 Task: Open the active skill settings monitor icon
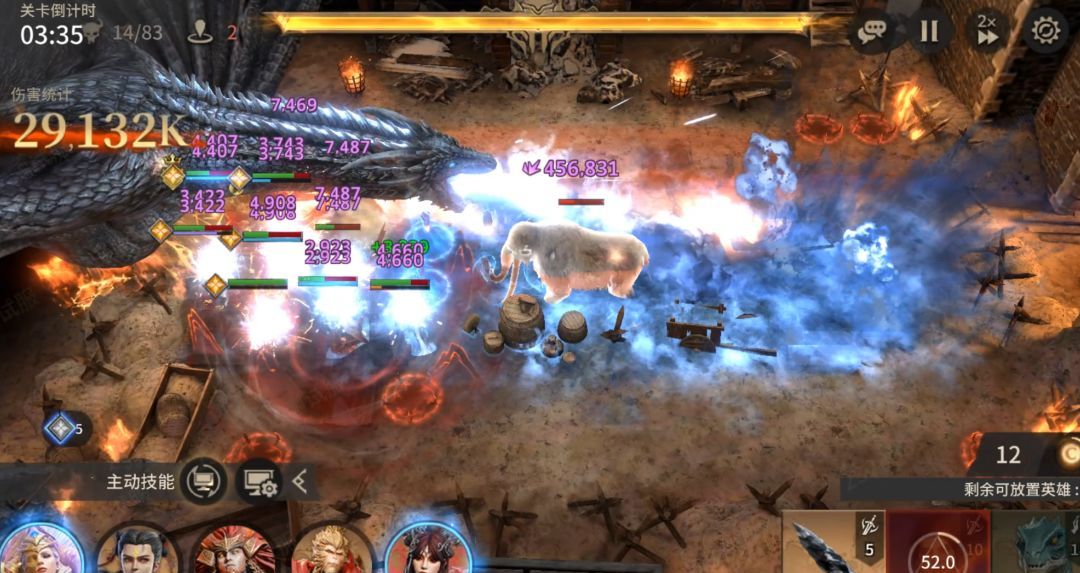[x=258, y=483]
